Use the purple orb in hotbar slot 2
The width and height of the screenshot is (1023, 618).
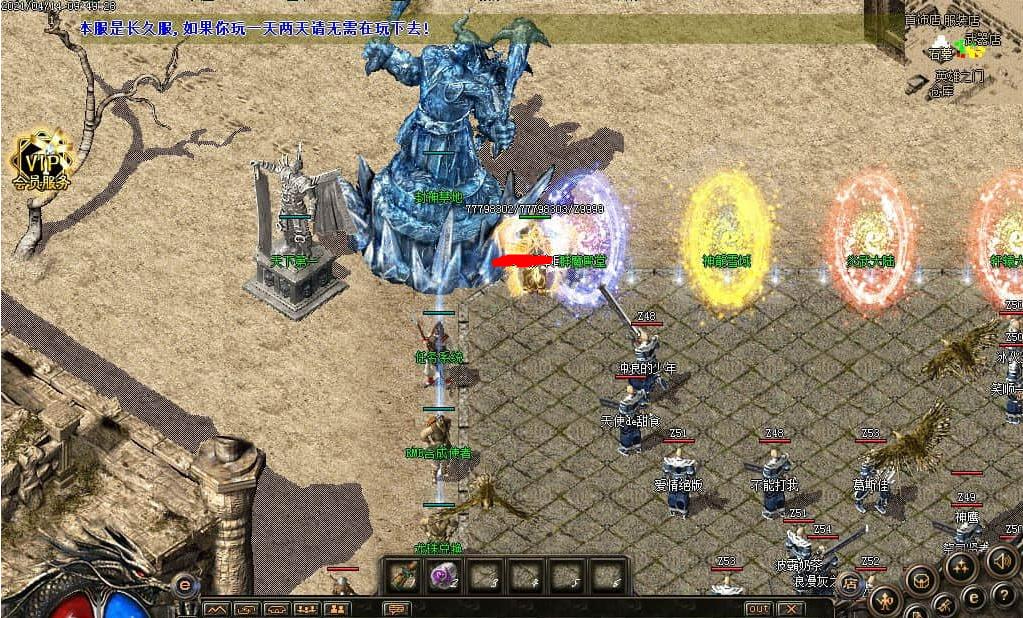tap(444, 577)
